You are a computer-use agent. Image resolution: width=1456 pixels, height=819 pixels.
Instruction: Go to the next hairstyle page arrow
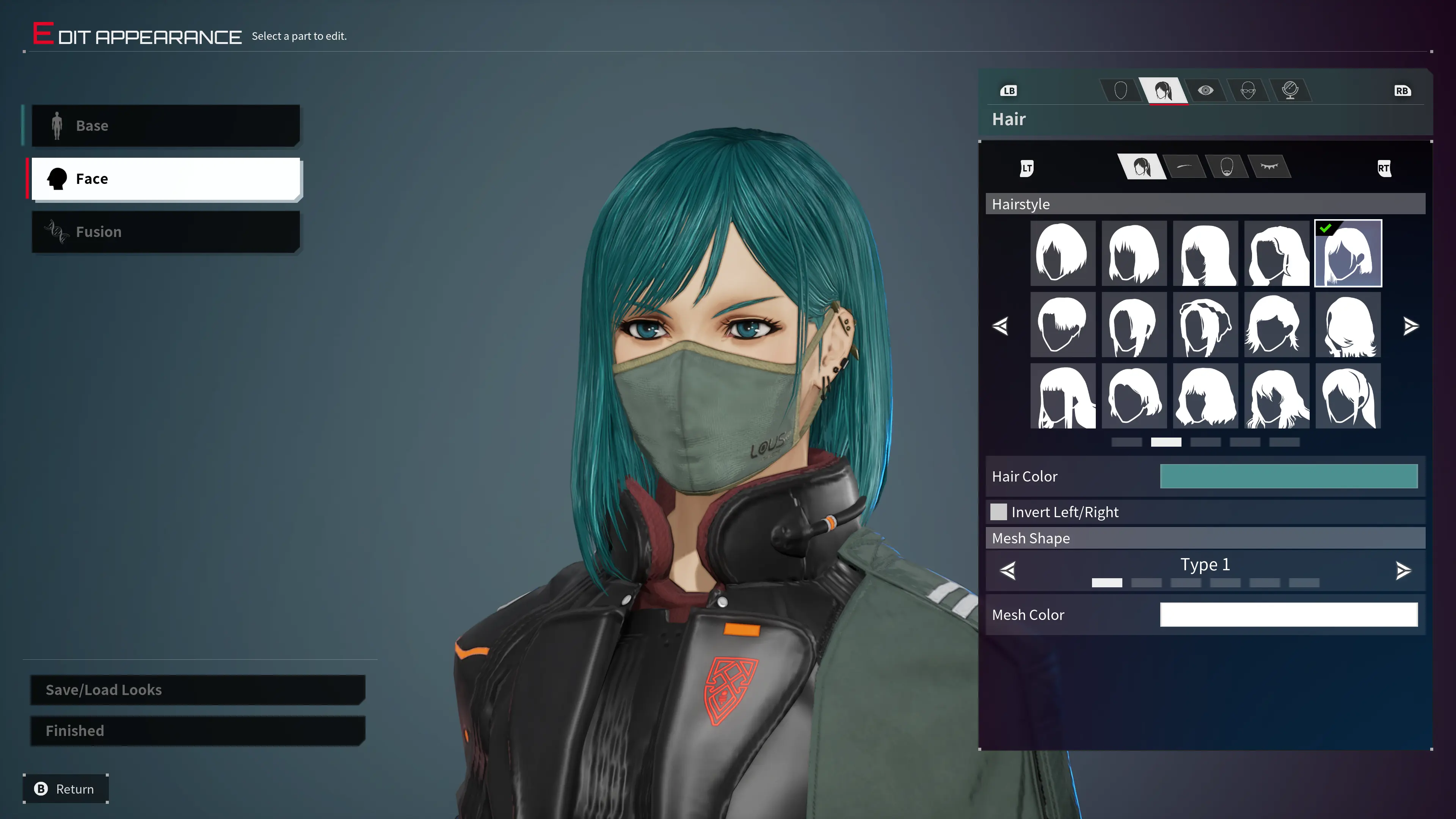click(1411, 326)
